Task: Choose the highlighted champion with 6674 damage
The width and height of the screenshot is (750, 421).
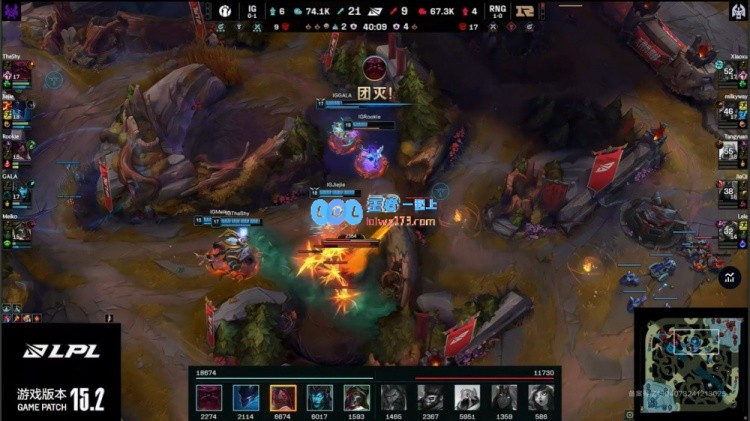Action: click(x=283, y=397)
